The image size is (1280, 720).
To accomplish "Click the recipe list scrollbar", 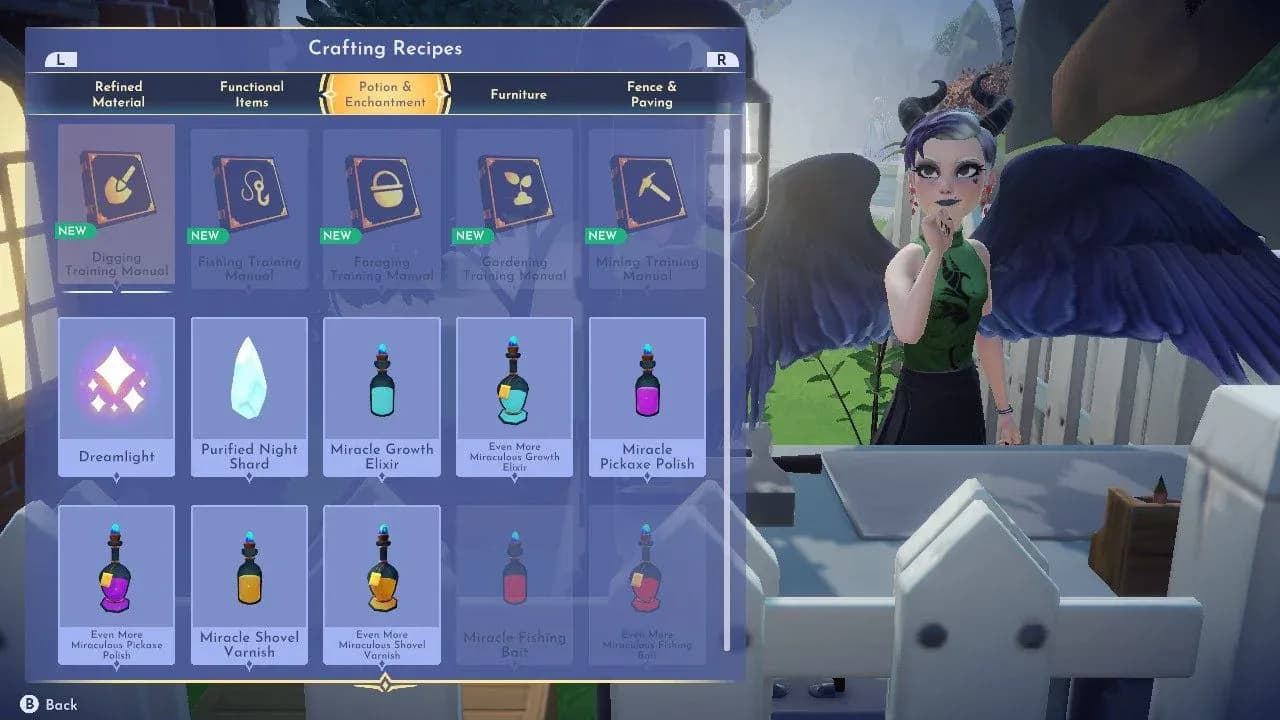I will (727, 390).
